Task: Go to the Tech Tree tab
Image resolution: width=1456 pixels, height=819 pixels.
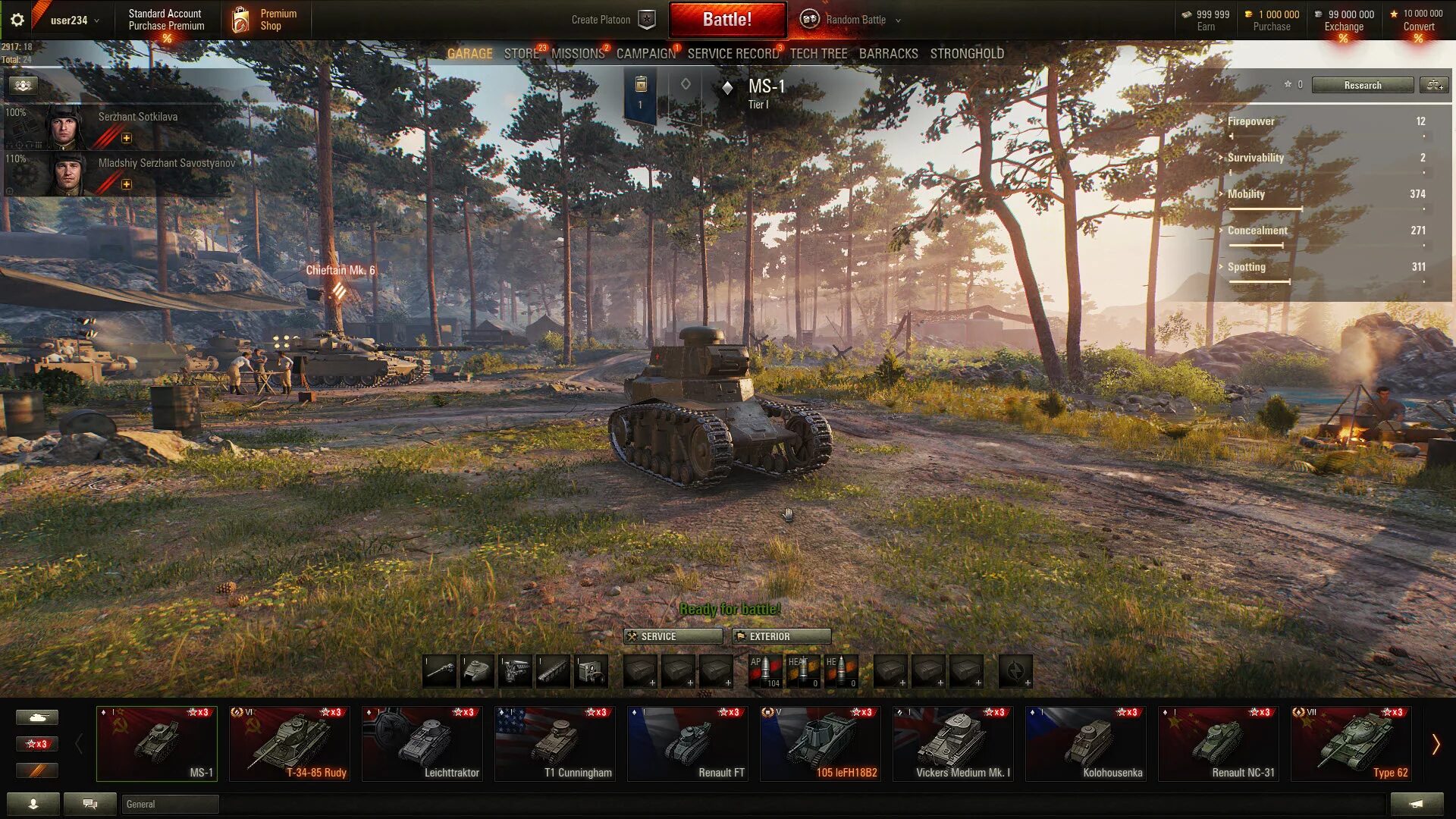Action: coord(818,54)
